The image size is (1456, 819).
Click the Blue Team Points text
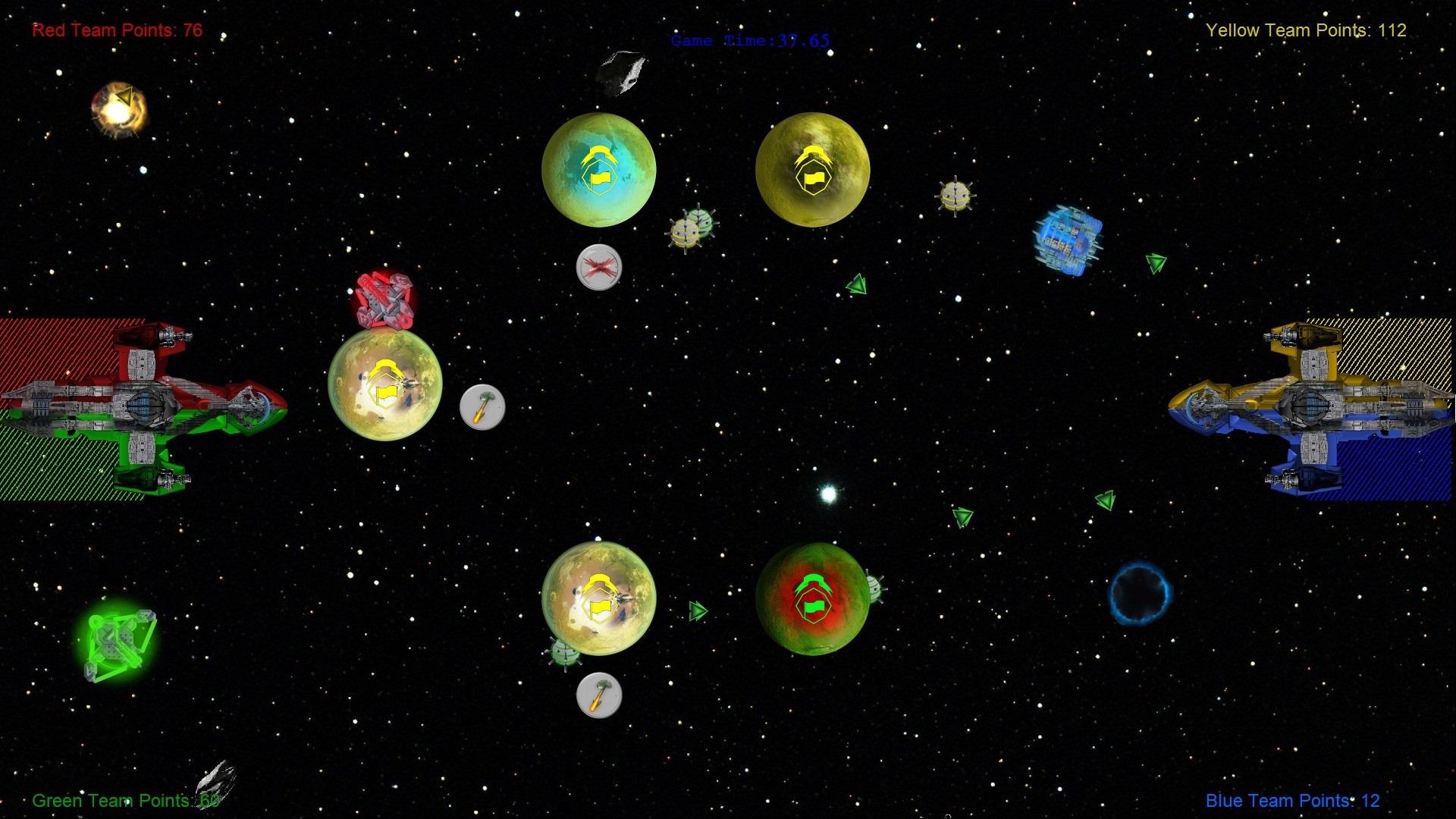coord(1291,800)
